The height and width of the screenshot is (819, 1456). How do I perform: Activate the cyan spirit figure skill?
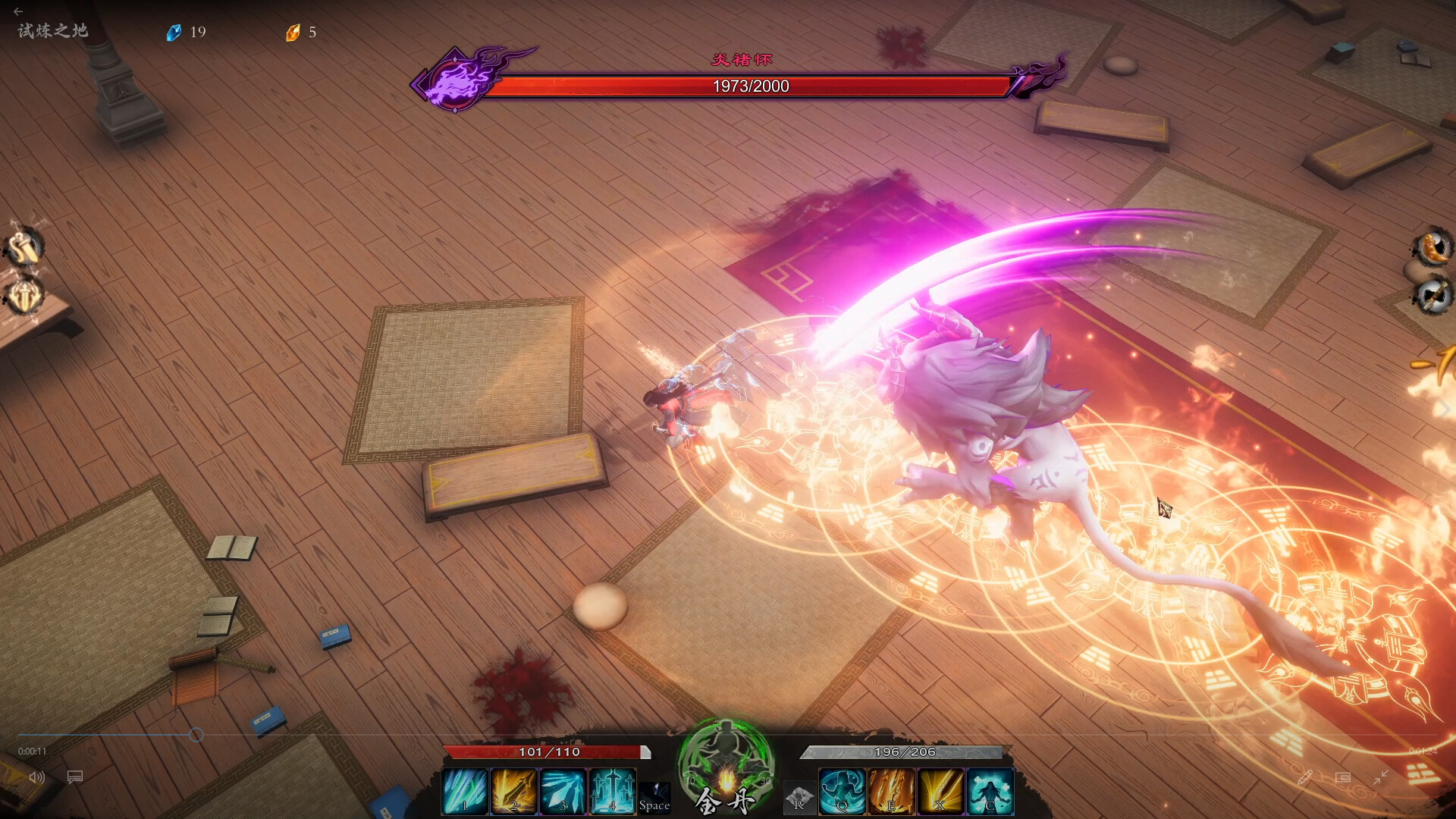pyautogui.click(x=990, y=791)
